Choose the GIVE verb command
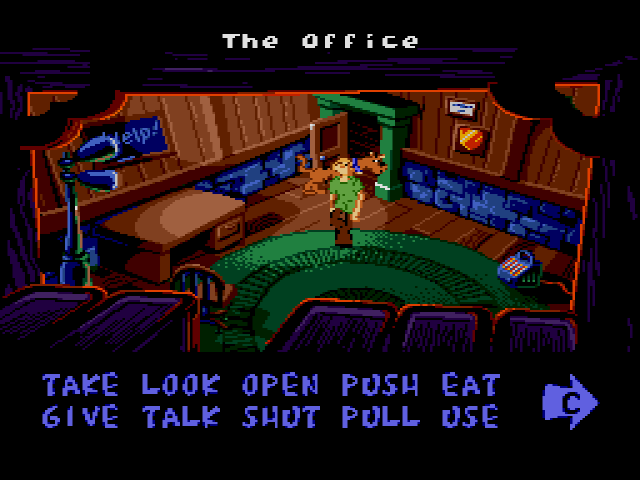 (x=80, y=416)
